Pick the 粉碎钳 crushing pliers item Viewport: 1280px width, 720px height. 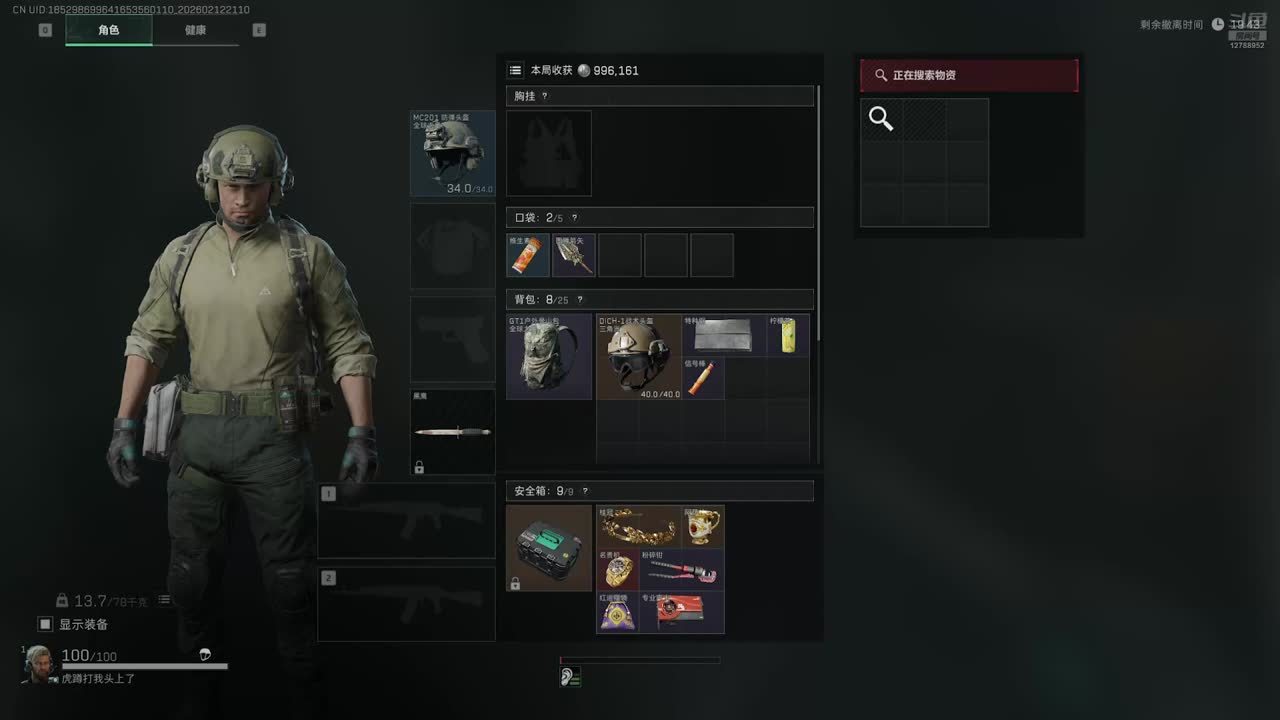[682, 570]
